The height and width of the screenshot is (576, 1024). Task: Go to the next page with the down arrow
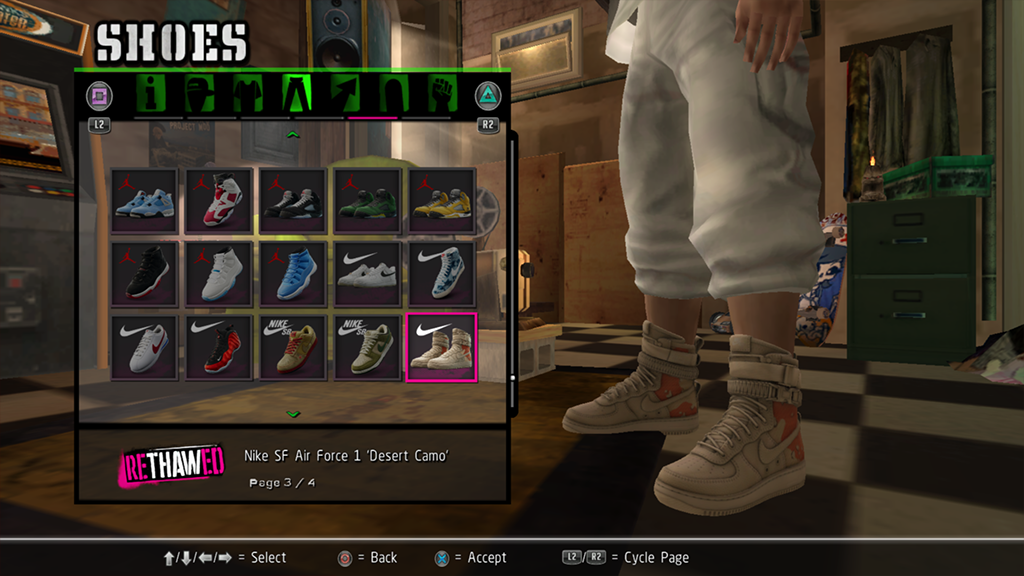point(292,413)
